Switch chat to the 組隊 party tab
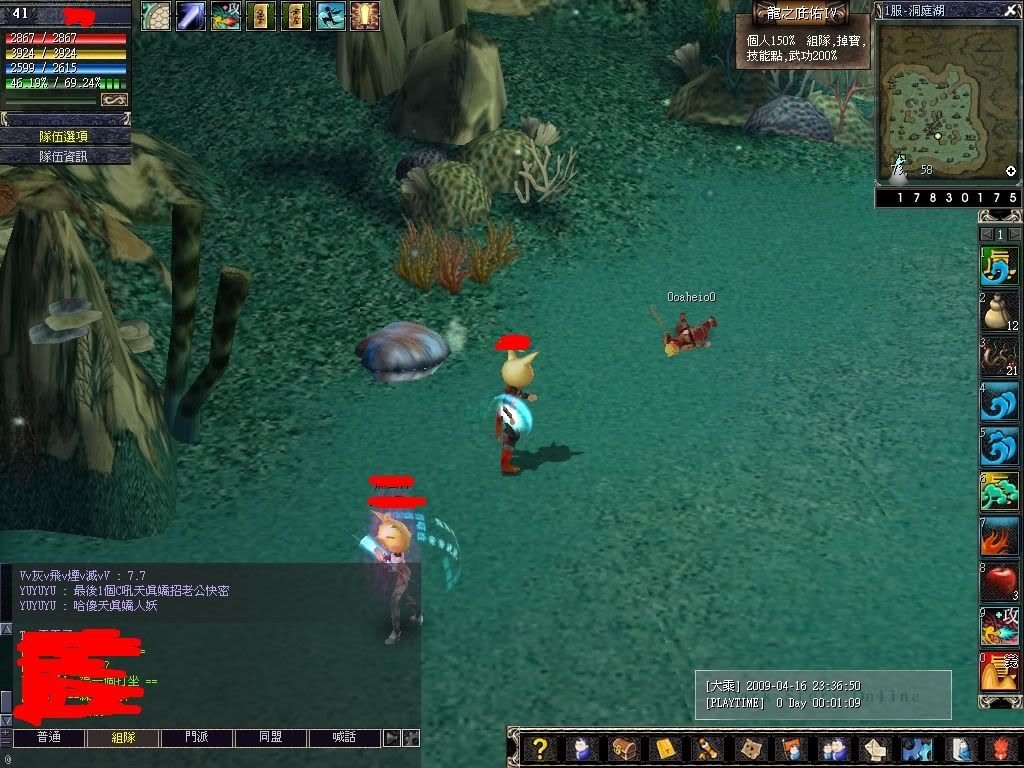 pos(122,738)
